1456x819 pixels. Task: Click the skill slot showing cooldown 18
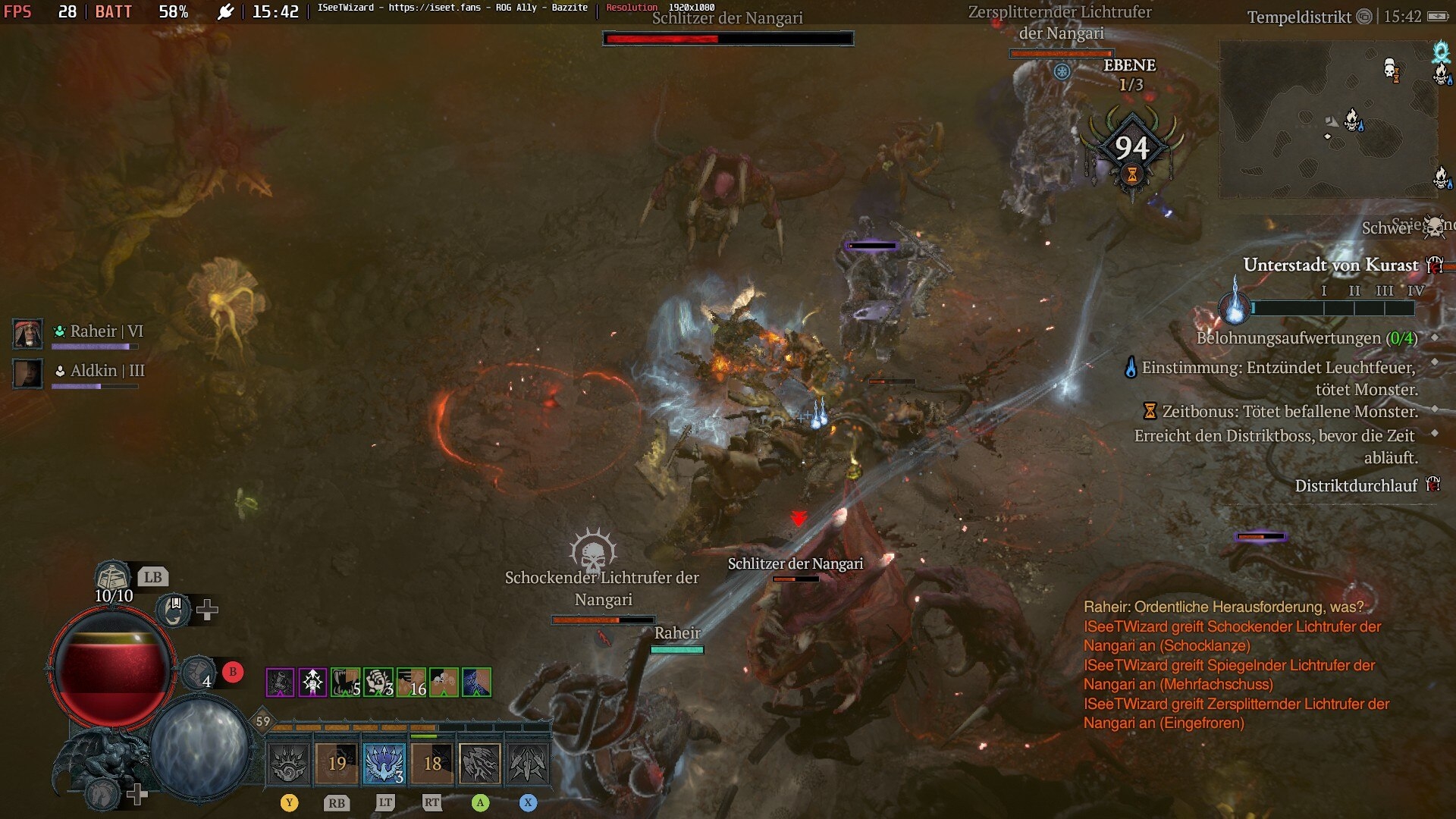[x=432, y=763]
